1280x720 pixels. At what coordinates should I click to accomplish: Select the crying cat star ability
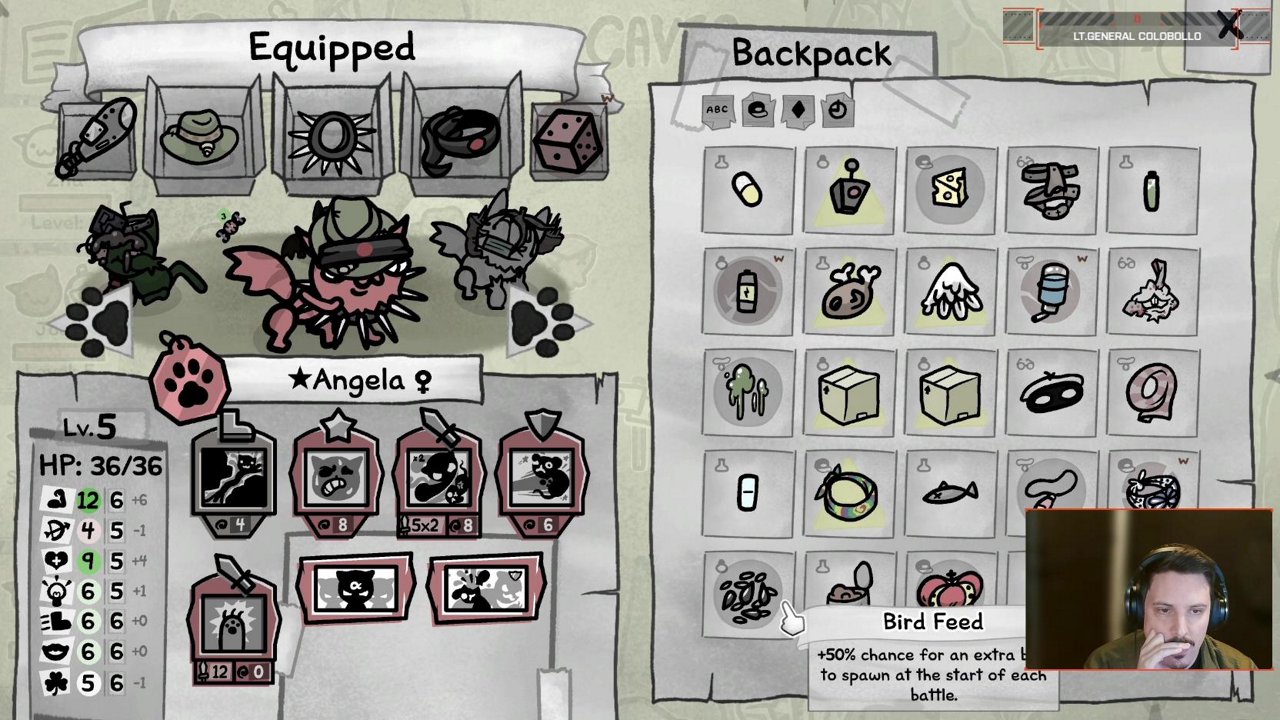point(337,480)
